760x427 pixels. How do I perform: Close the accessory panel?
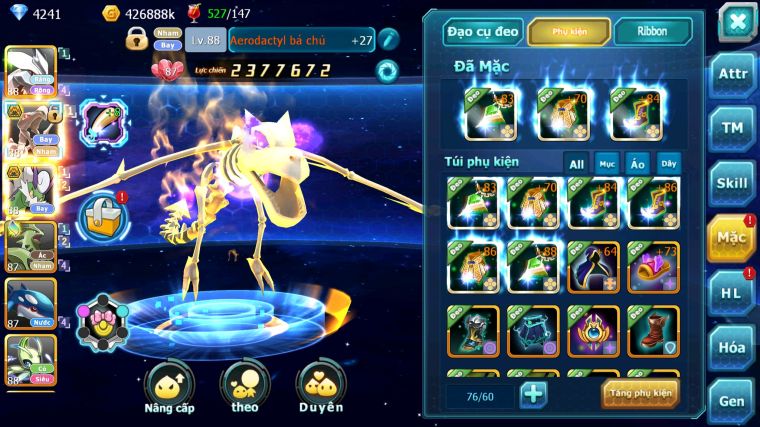coord(735,21)
